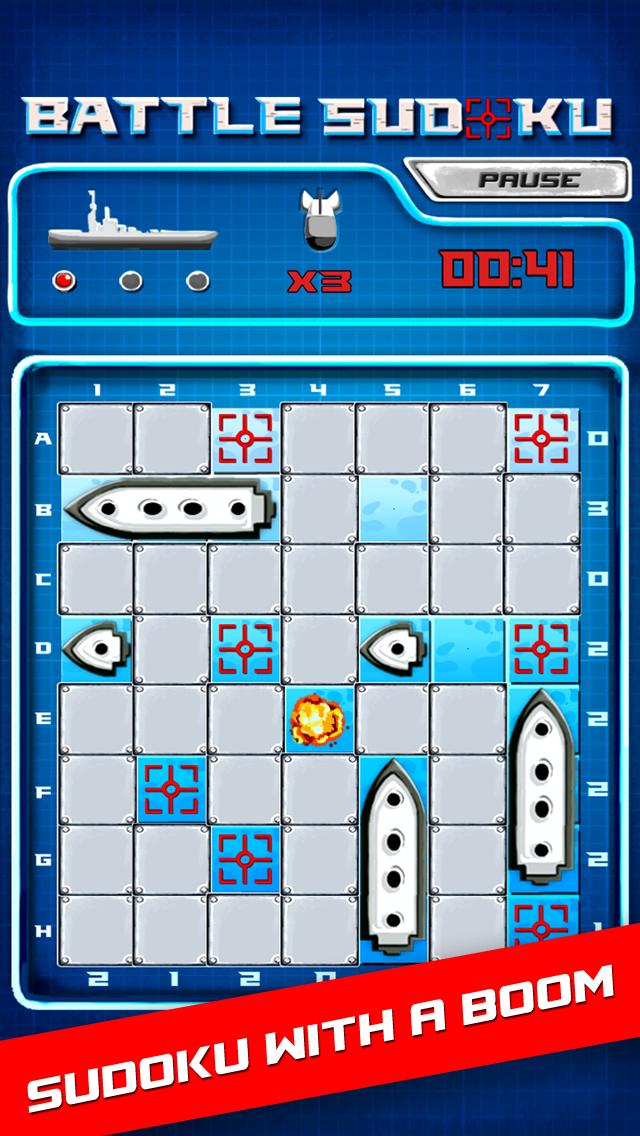Image resolution: width=640 pixels, height=1136 pixels.
Task: Click the explosion tile at E4
Action: (318, 718)
